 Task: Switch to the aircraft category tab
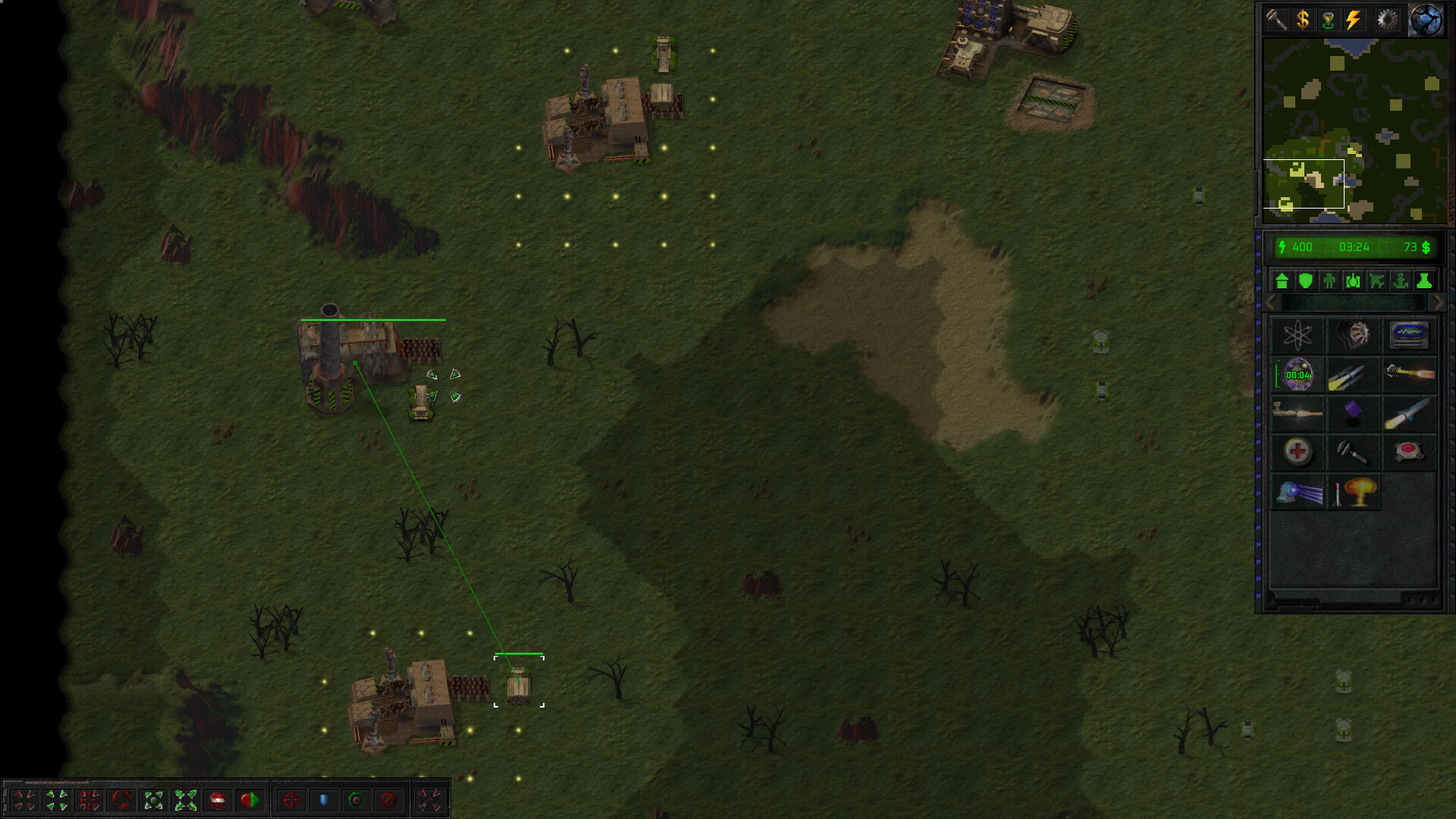pyautogui.click(x=1376, y=281)
